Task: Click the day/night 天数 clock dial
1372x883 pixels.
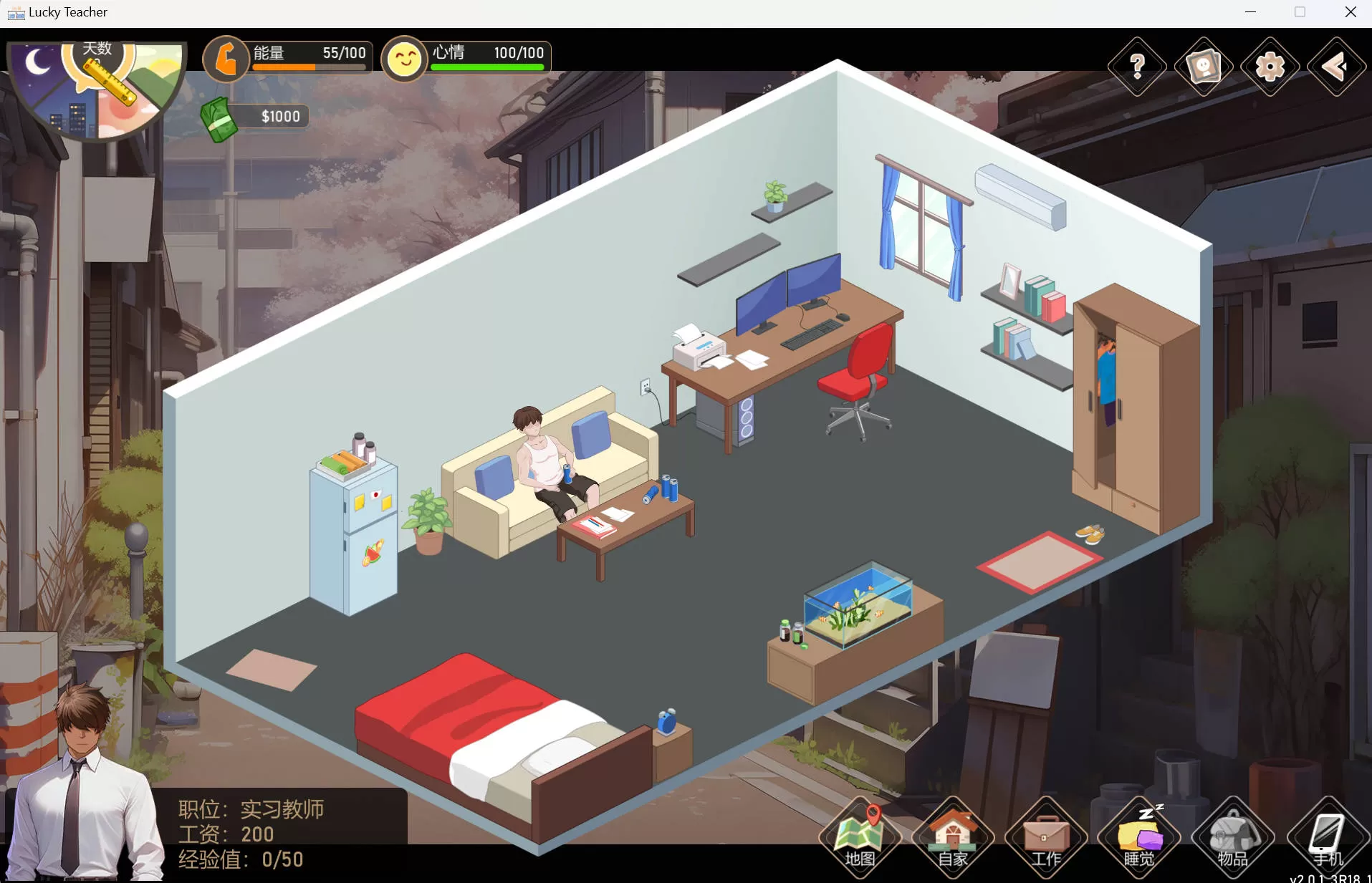Action: coord(97,87)
